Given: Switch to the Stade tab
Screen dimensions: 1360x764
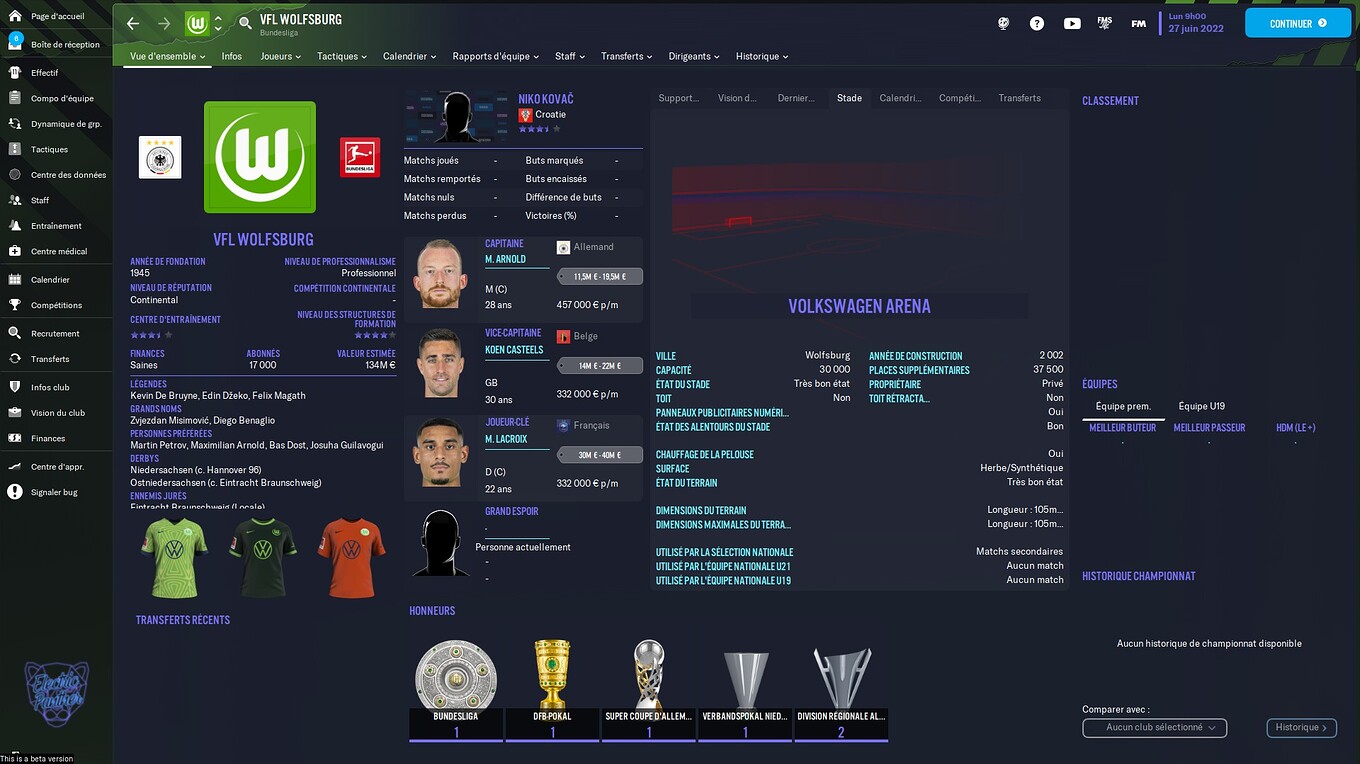Looking at the screenshot, I should pyautogui.click(x=849, y=98).
